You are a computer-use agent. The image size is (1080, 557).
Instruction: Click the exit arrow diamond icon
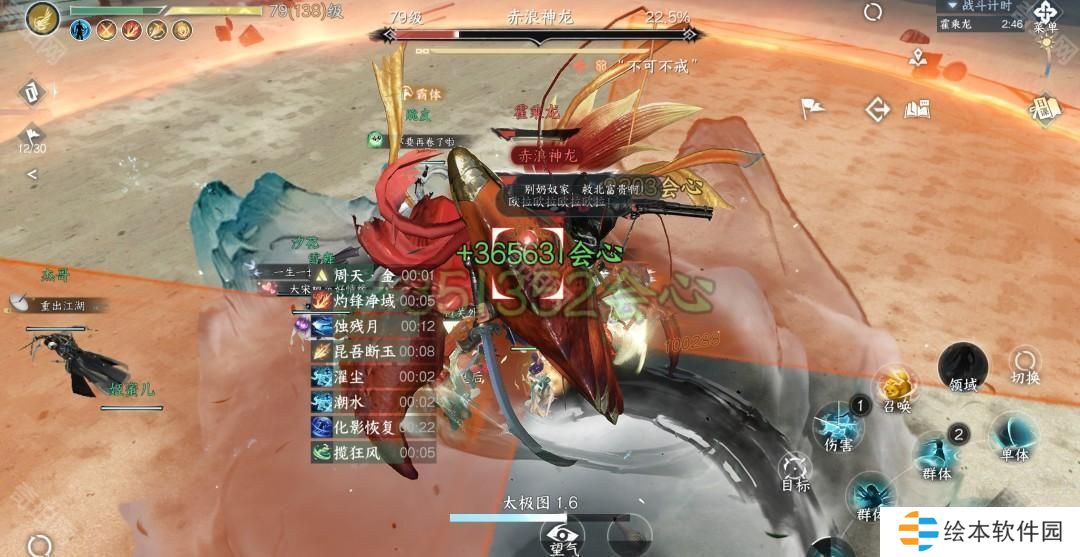[x=878, y=109]
